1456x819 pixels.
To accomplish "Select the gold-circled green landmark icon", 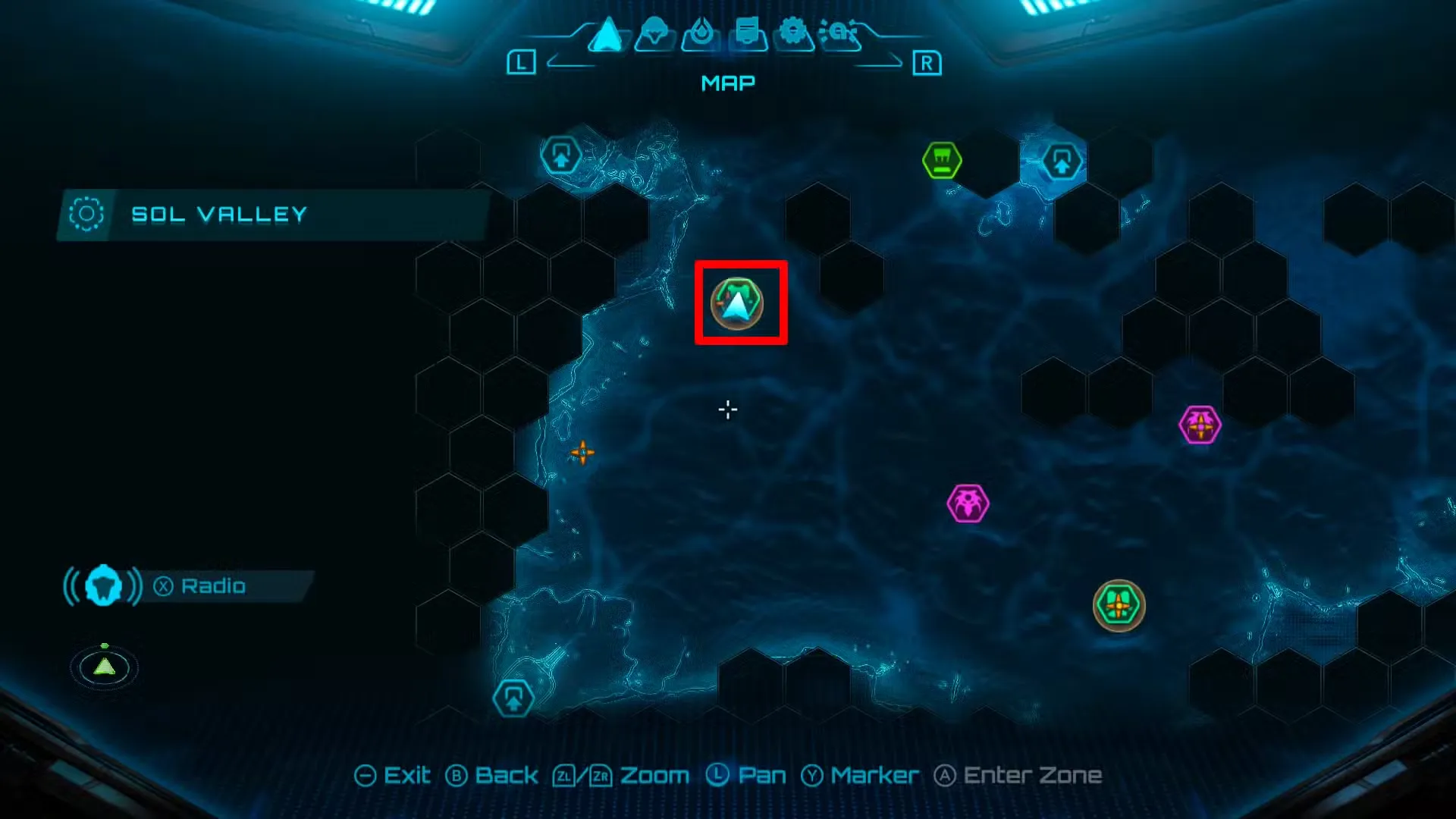I will point(1119,606).
